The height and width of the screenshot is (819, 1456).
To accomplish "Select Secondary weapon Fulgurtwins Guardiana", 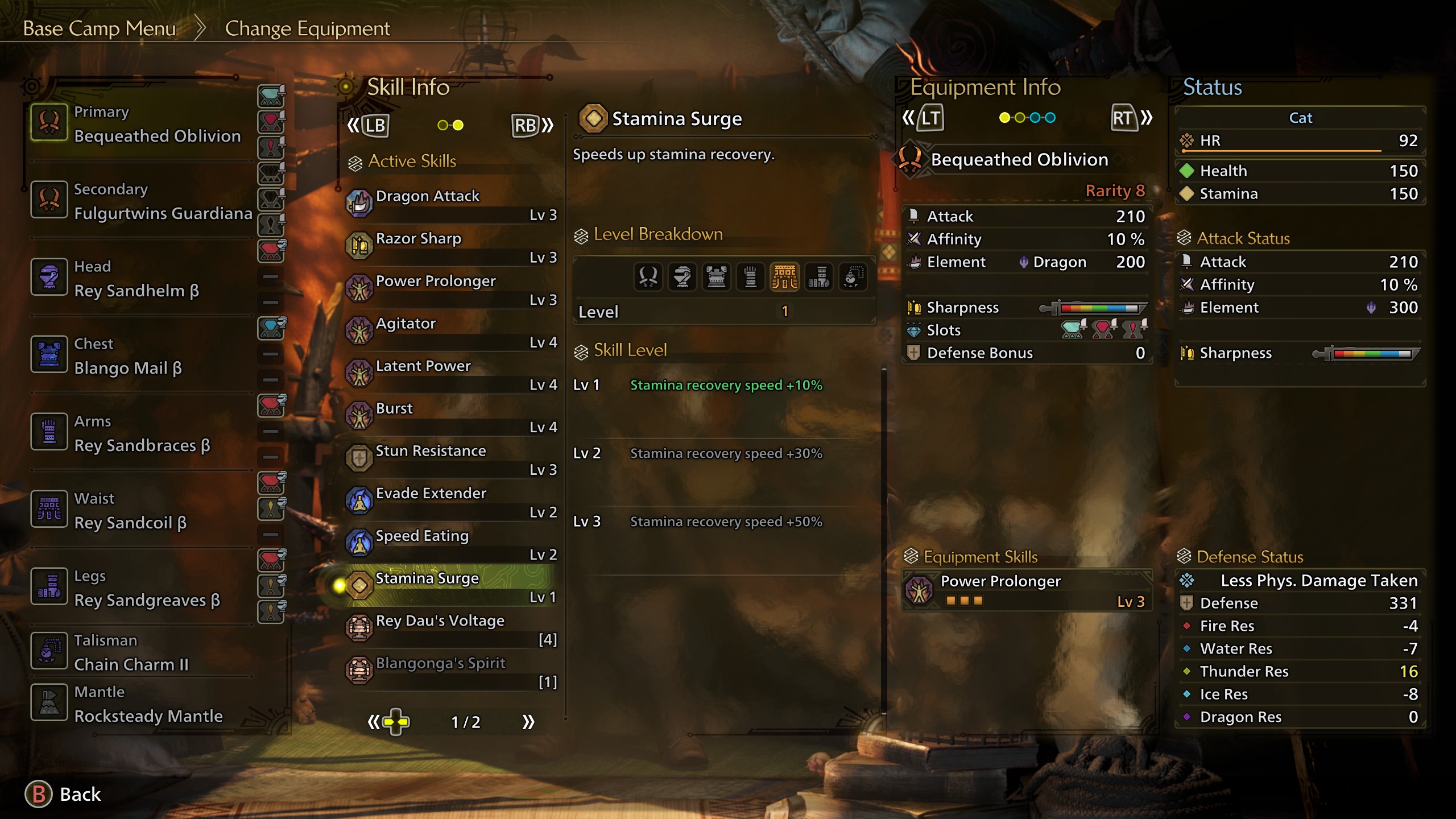I will coord(142,201).
